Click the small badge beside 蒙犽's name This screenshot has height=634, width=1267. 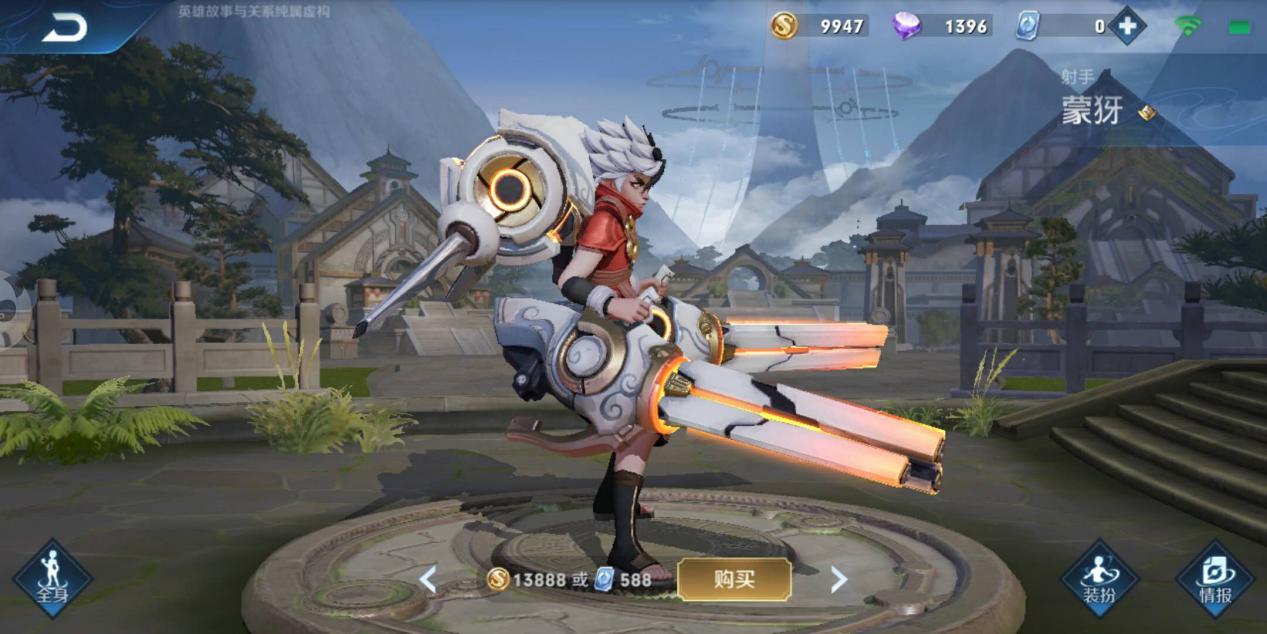(x=1147, y=113)
